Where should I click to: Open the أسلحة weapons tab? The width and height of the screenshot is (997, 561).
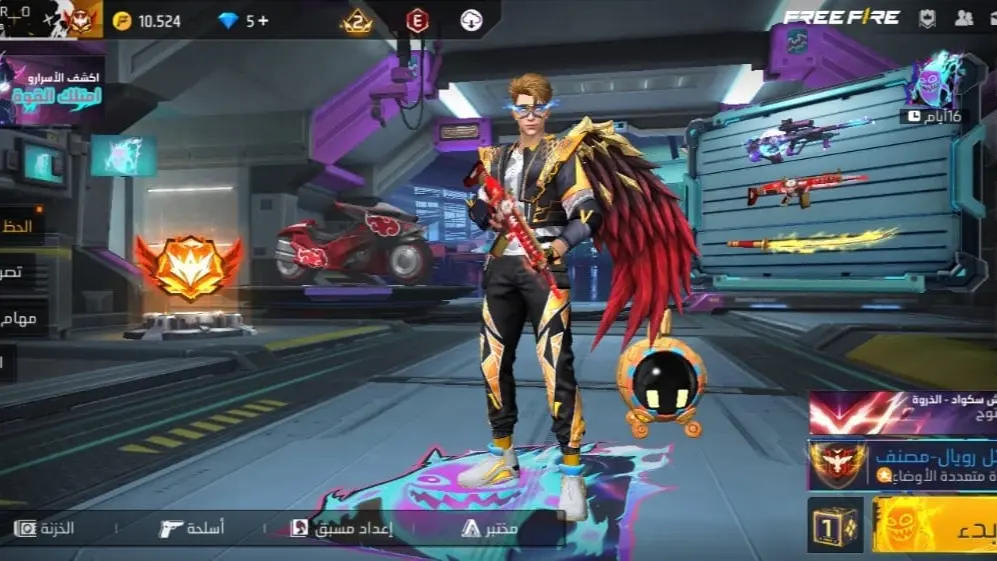(192, 528)
